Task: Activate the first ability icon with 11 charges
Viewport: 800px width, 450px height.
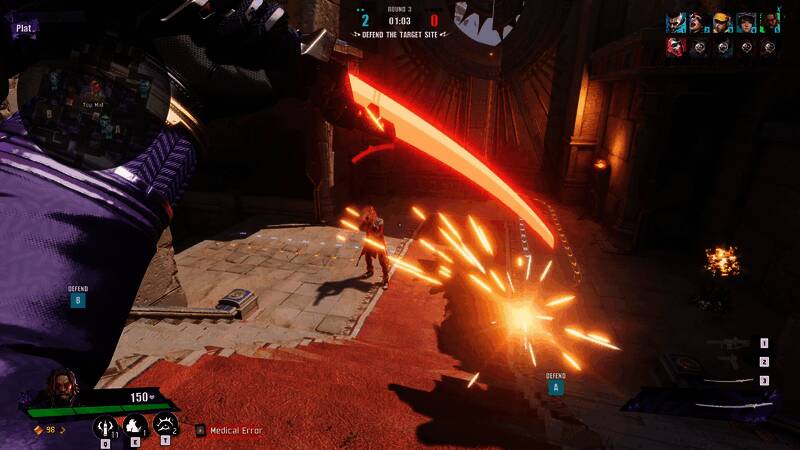Action: tap(104, 427)
